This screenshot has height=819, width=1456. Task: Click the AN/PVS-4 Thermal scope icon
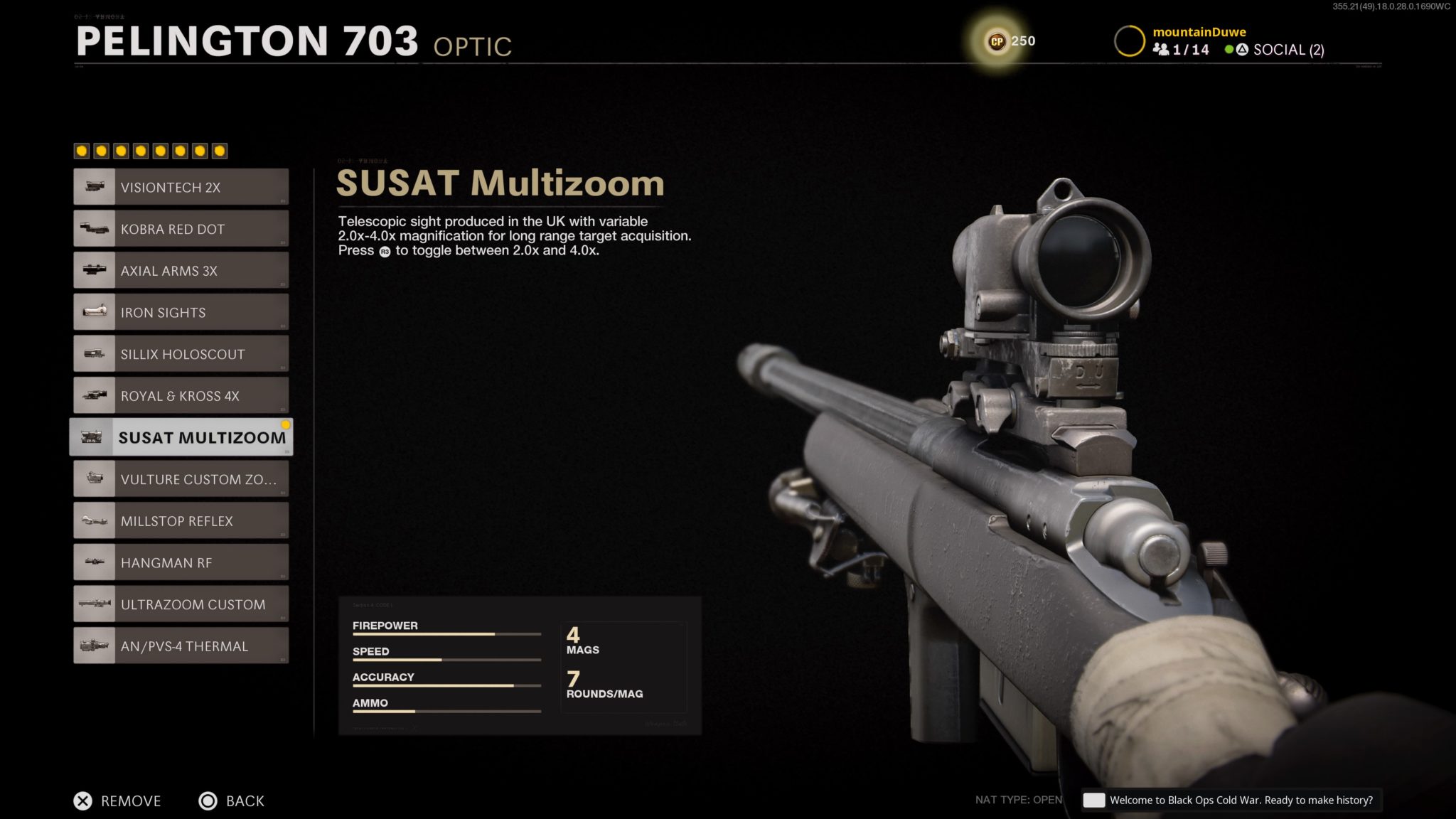coord(95,645)
